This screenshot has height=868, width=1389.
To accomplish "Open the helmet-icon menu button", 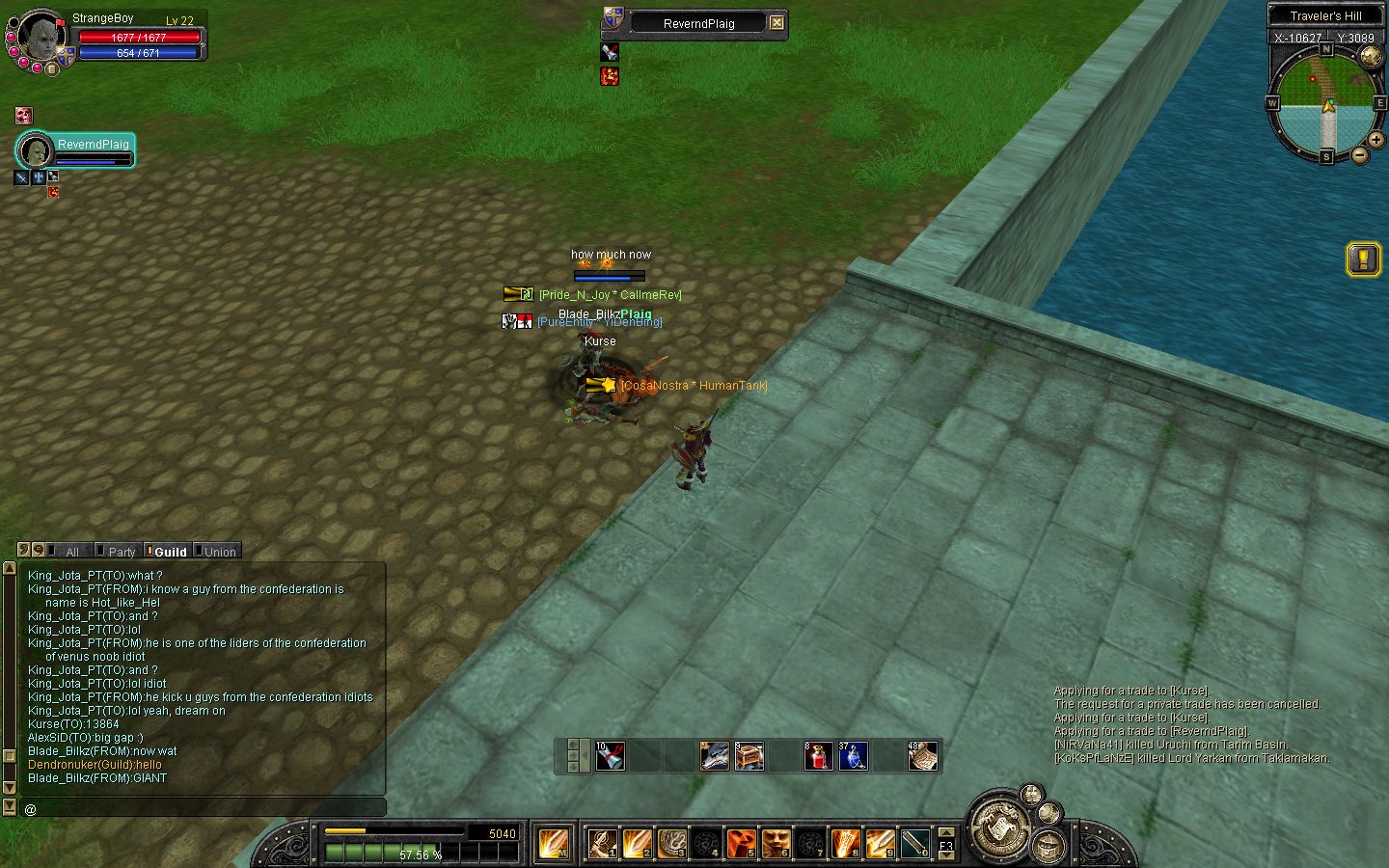I will (1048, 846).
